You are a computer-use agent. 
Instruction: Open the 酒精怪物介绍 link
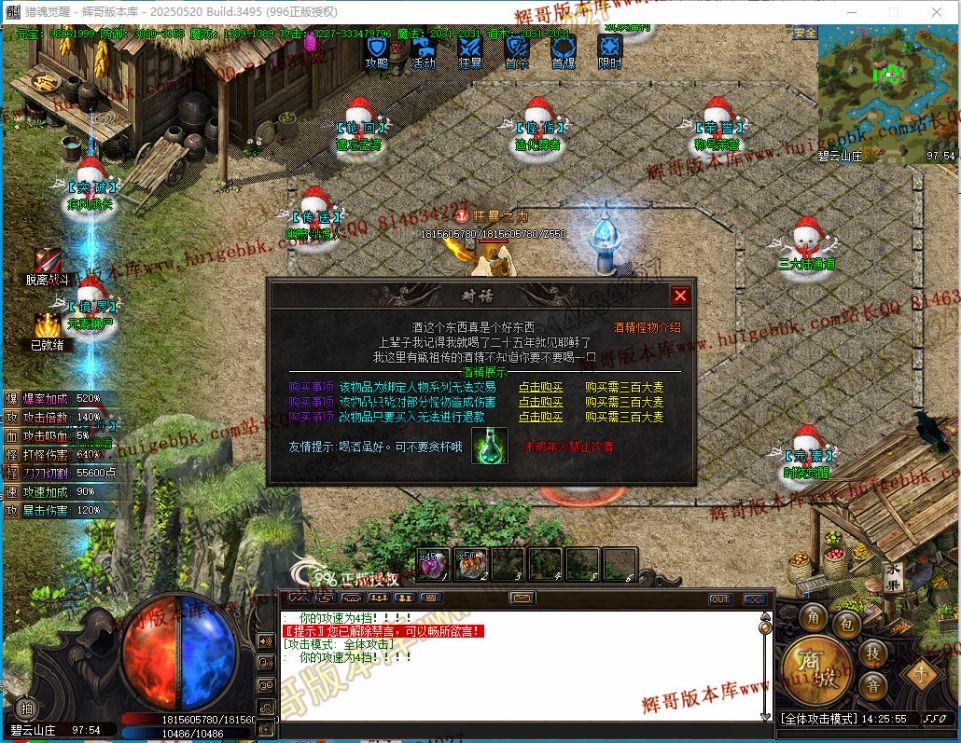[647, 327]
